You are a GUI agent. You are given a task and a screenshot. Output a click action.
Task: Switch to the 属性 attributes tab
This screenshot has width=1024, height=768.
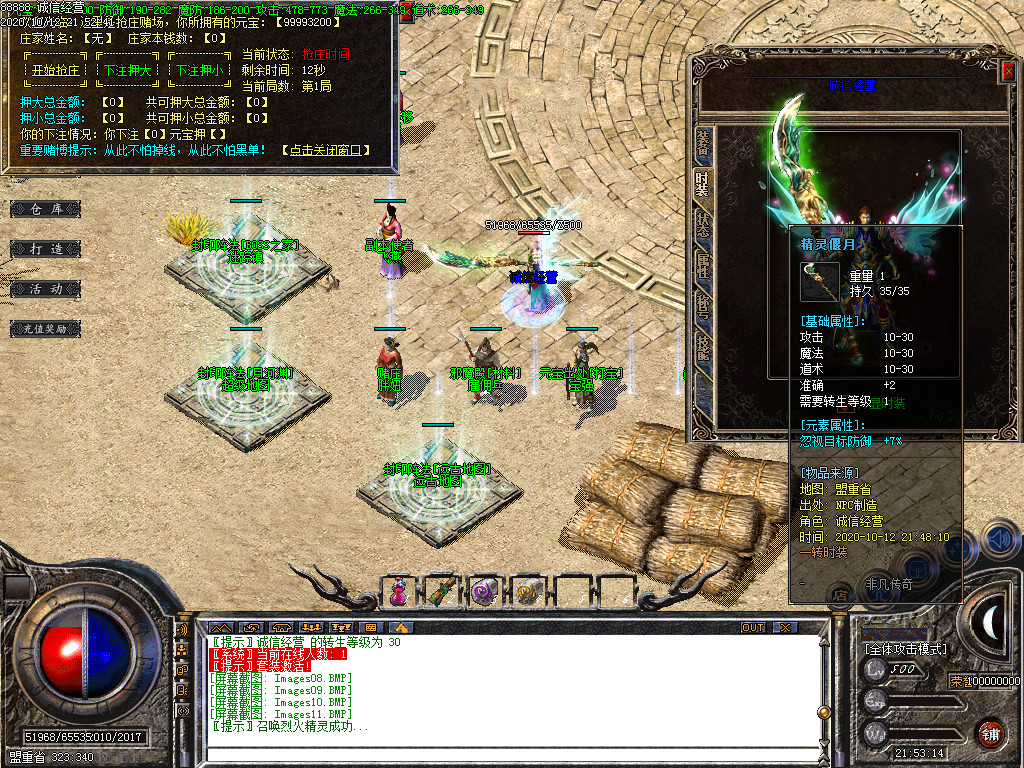pyautogui.click(x=703, y=264)
